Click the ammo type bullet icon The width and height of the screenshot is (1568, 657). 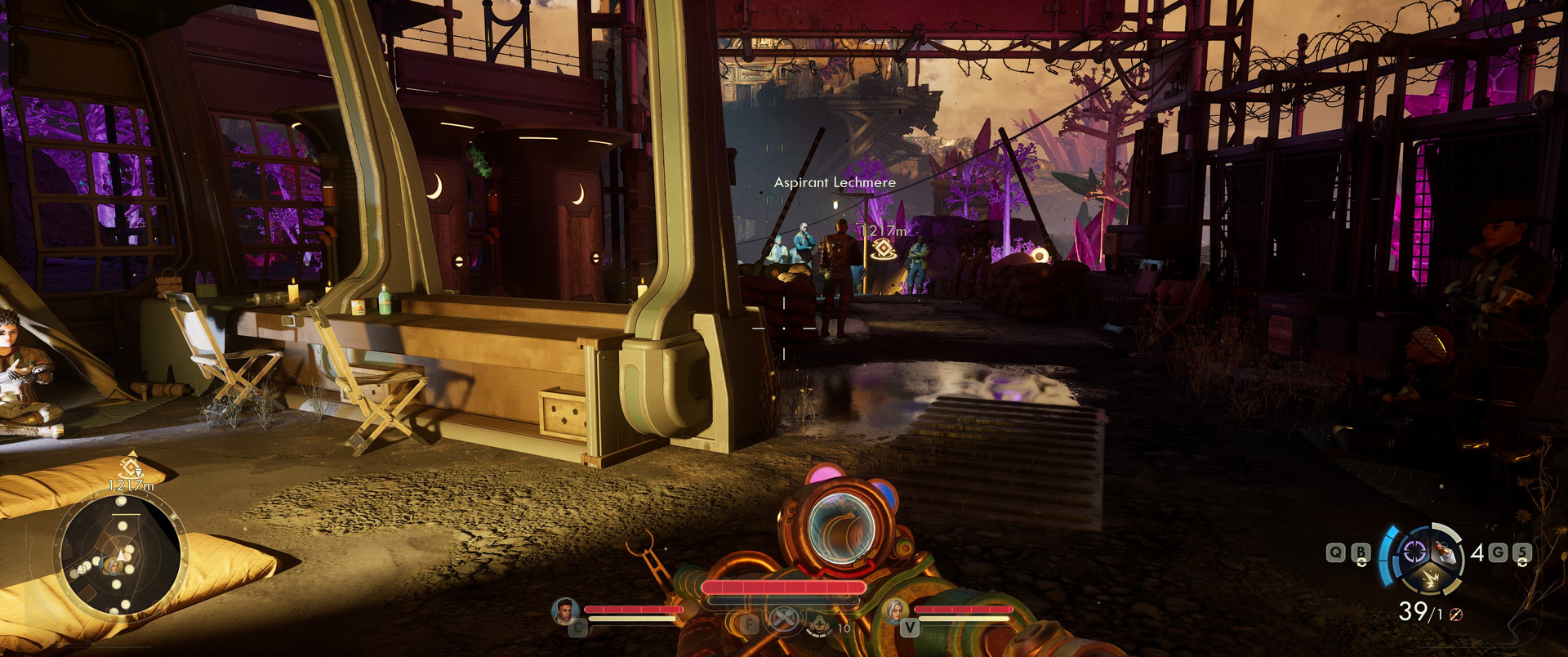[x=1455, y=615]
